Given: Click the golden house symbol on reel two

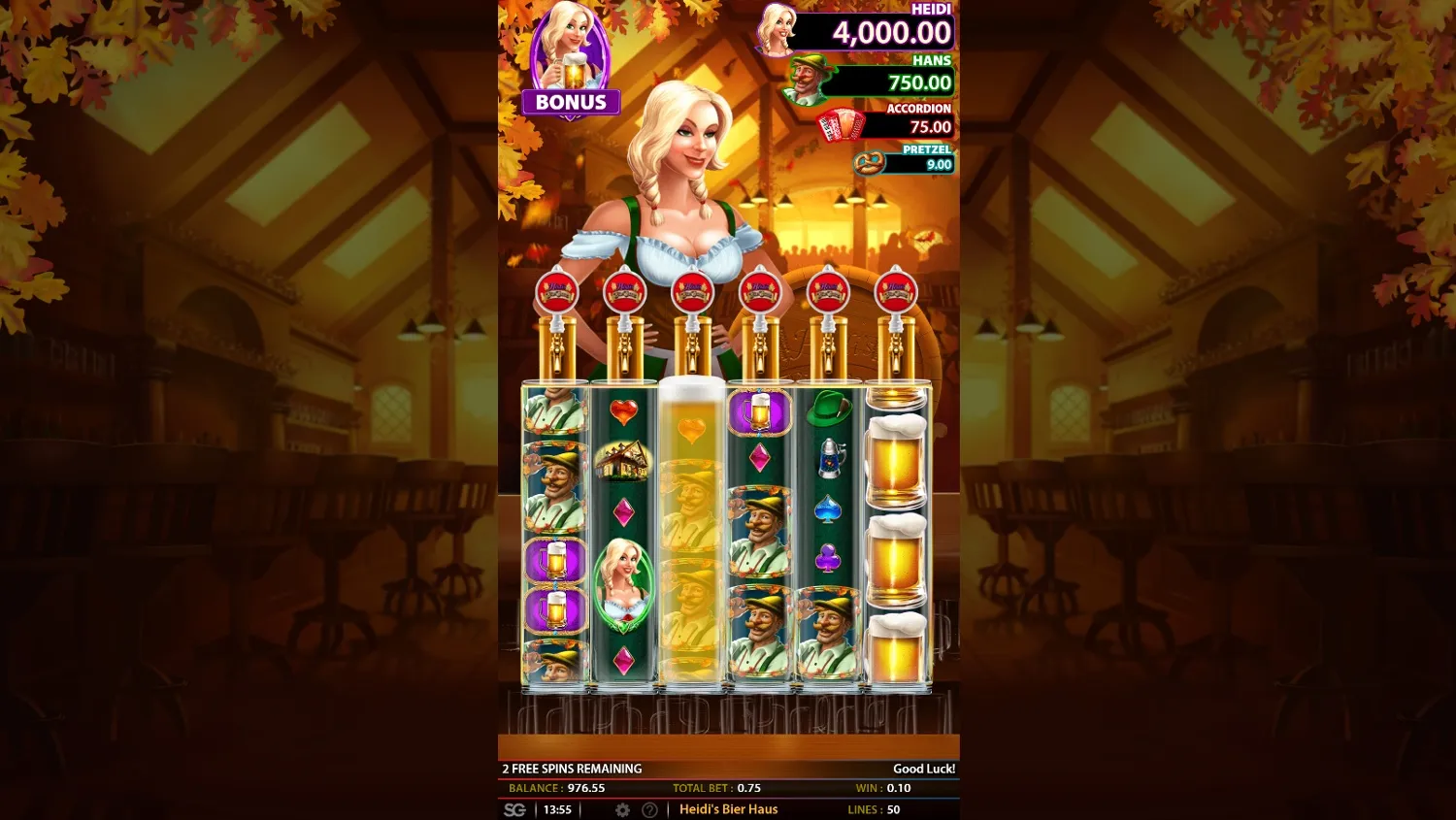Looking at the screenshot, I should point(621,461).
